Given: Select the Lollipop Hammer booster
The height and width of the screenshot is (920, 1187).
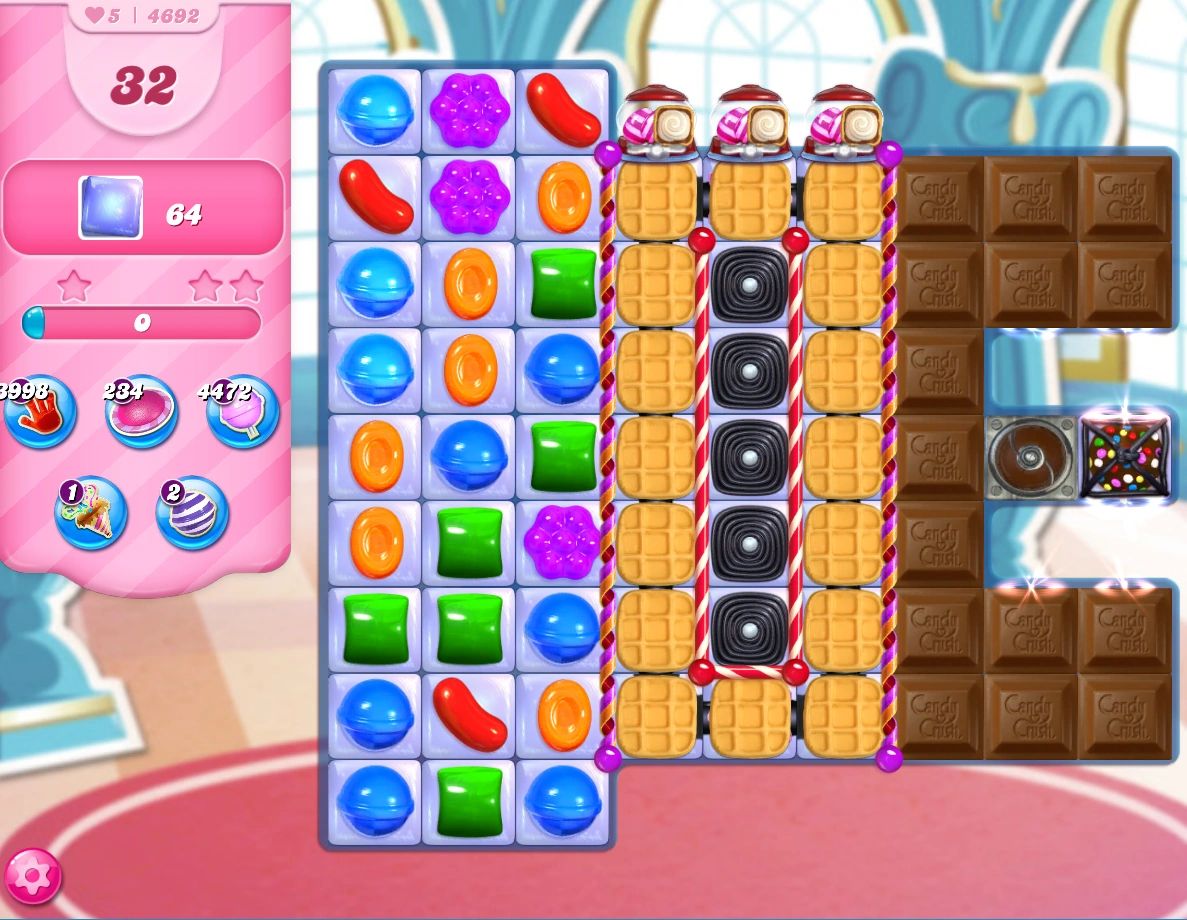Looking at the screenshot, I should [242, 412].
